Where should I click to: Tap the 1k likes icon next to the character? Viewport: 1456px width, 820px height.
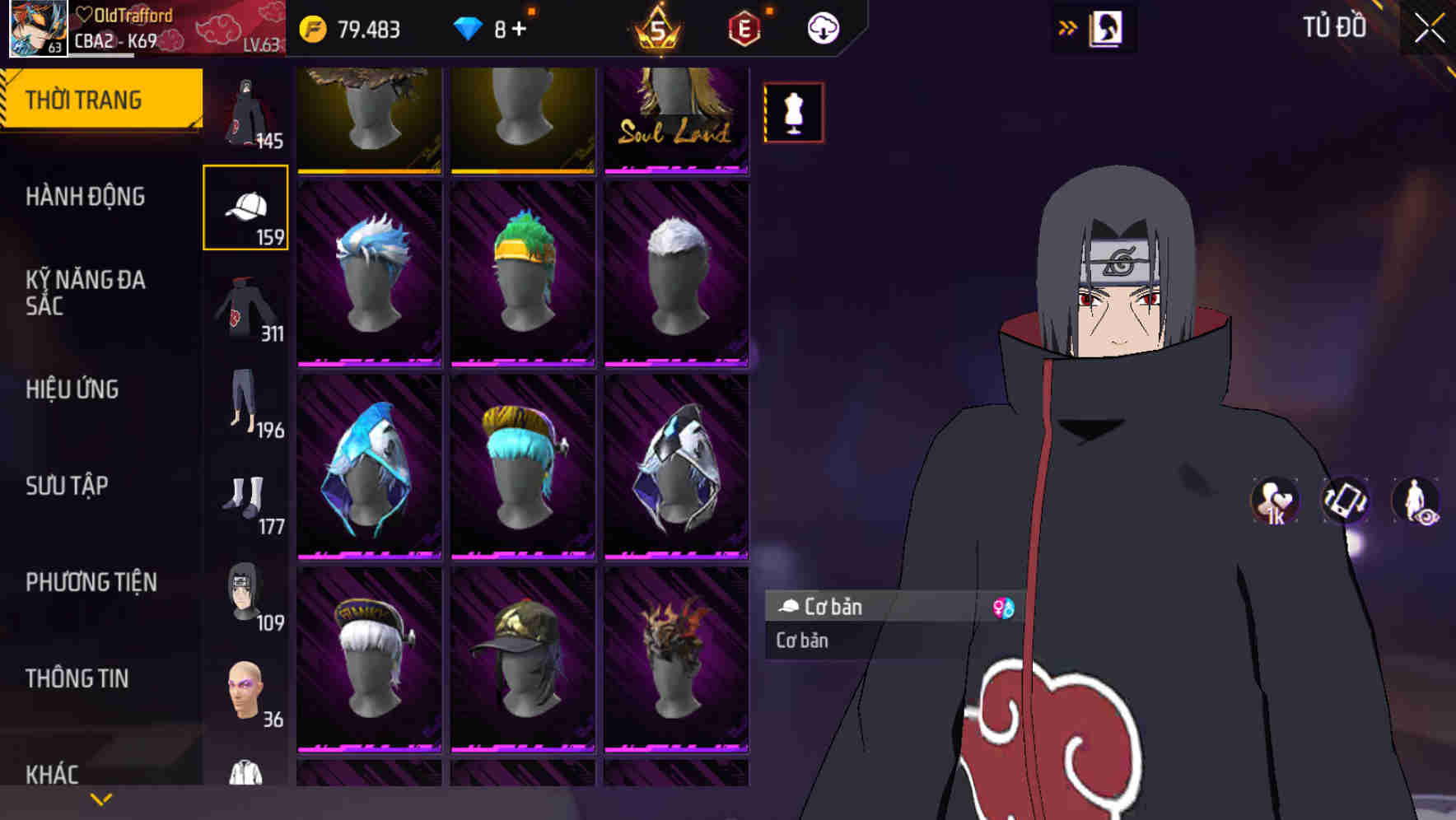tap(1274, 501)
